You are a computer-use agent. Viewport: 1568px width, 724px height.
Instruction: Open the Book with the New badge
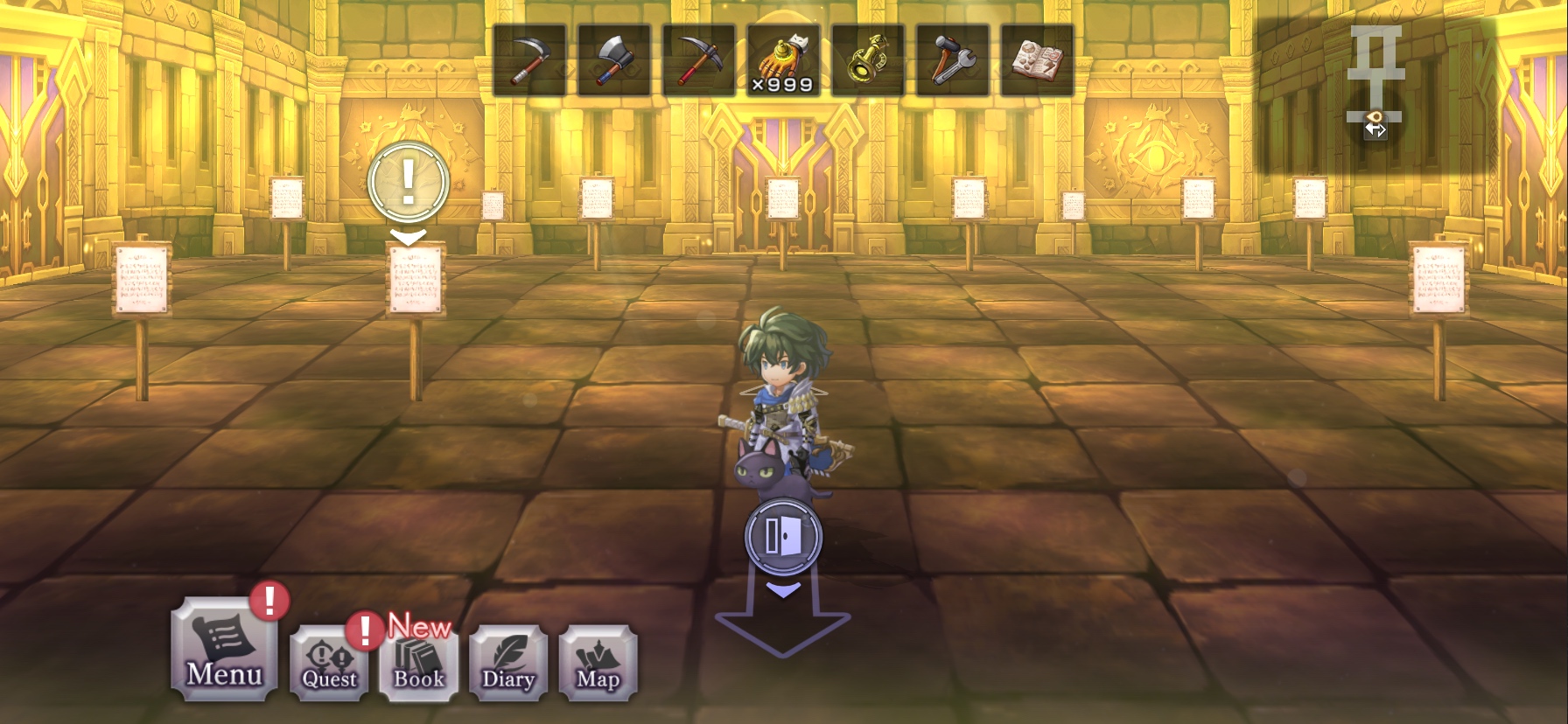point(419,664)
